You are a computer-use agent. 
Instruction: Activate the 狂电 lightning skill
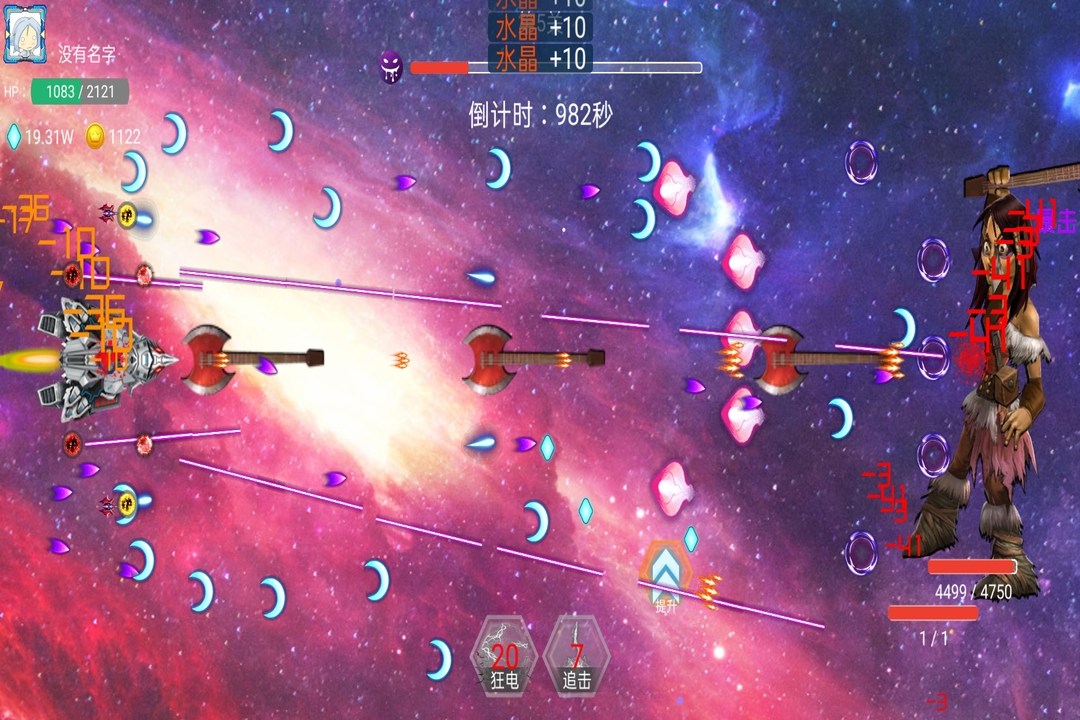pyautogui.click(x=504, y=657)
